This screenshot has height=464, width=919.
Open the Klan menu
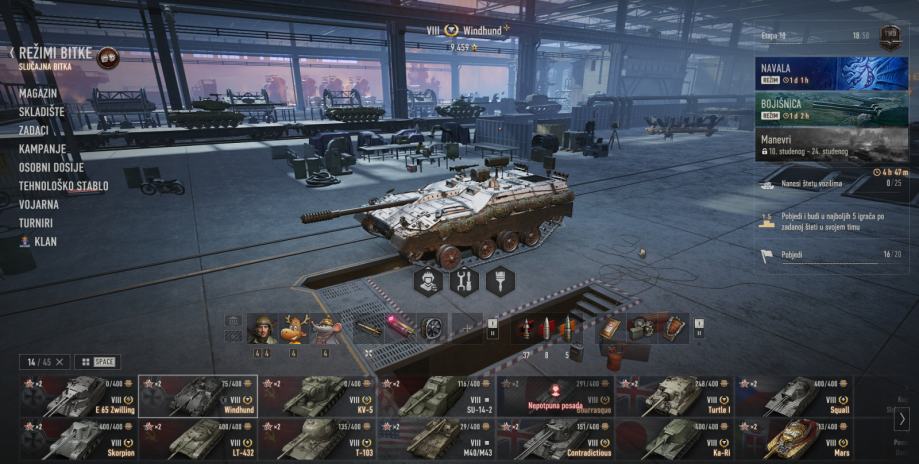43,242
